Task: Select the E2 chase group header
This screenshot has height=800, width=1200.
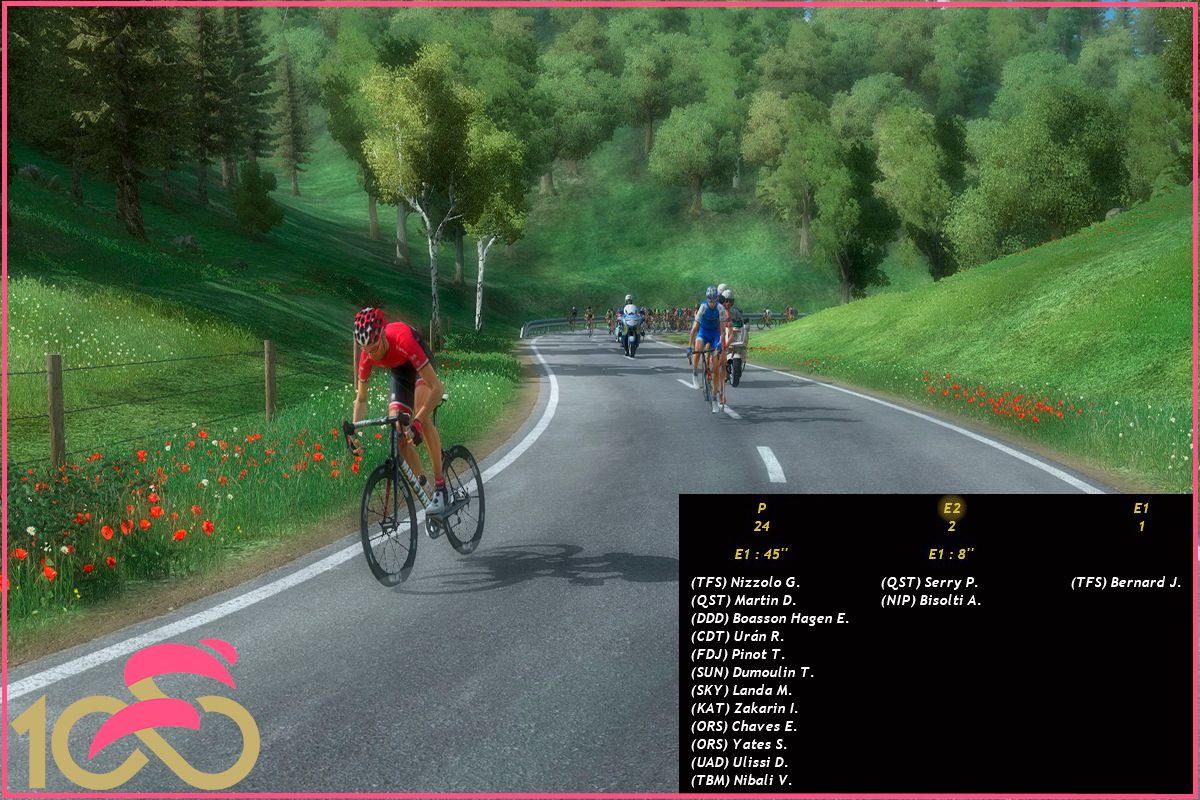Action: [x=951, y=508]
